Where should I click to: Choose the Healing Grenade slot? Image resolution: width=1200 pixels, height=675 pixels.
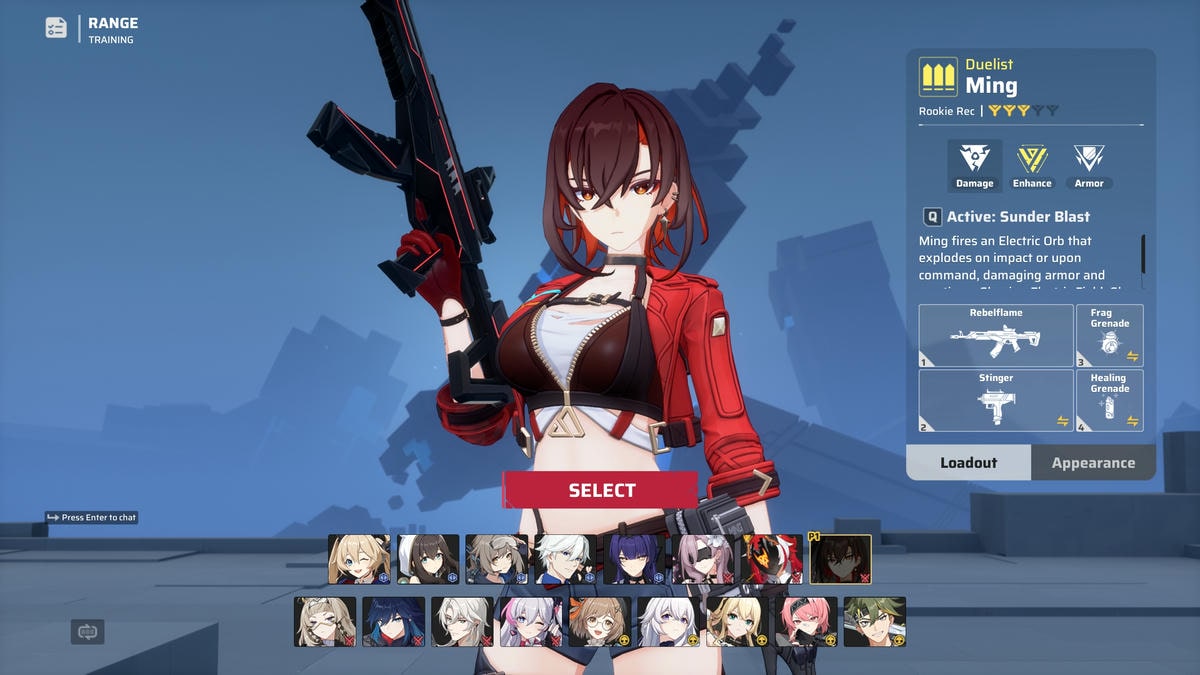pyautogui.click(x=1109, y=400)
